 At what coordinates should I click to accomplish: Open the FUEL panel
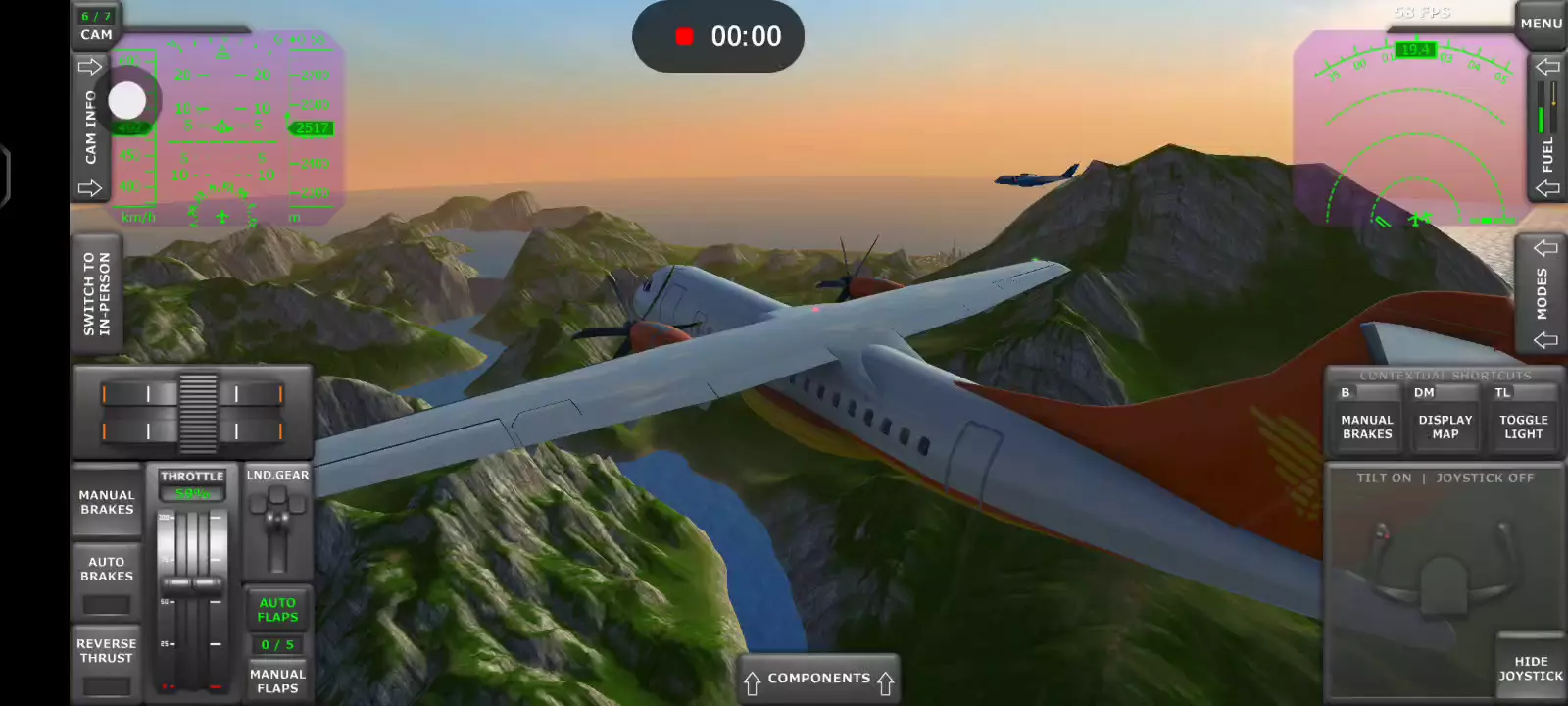[x=1547, y=127]
